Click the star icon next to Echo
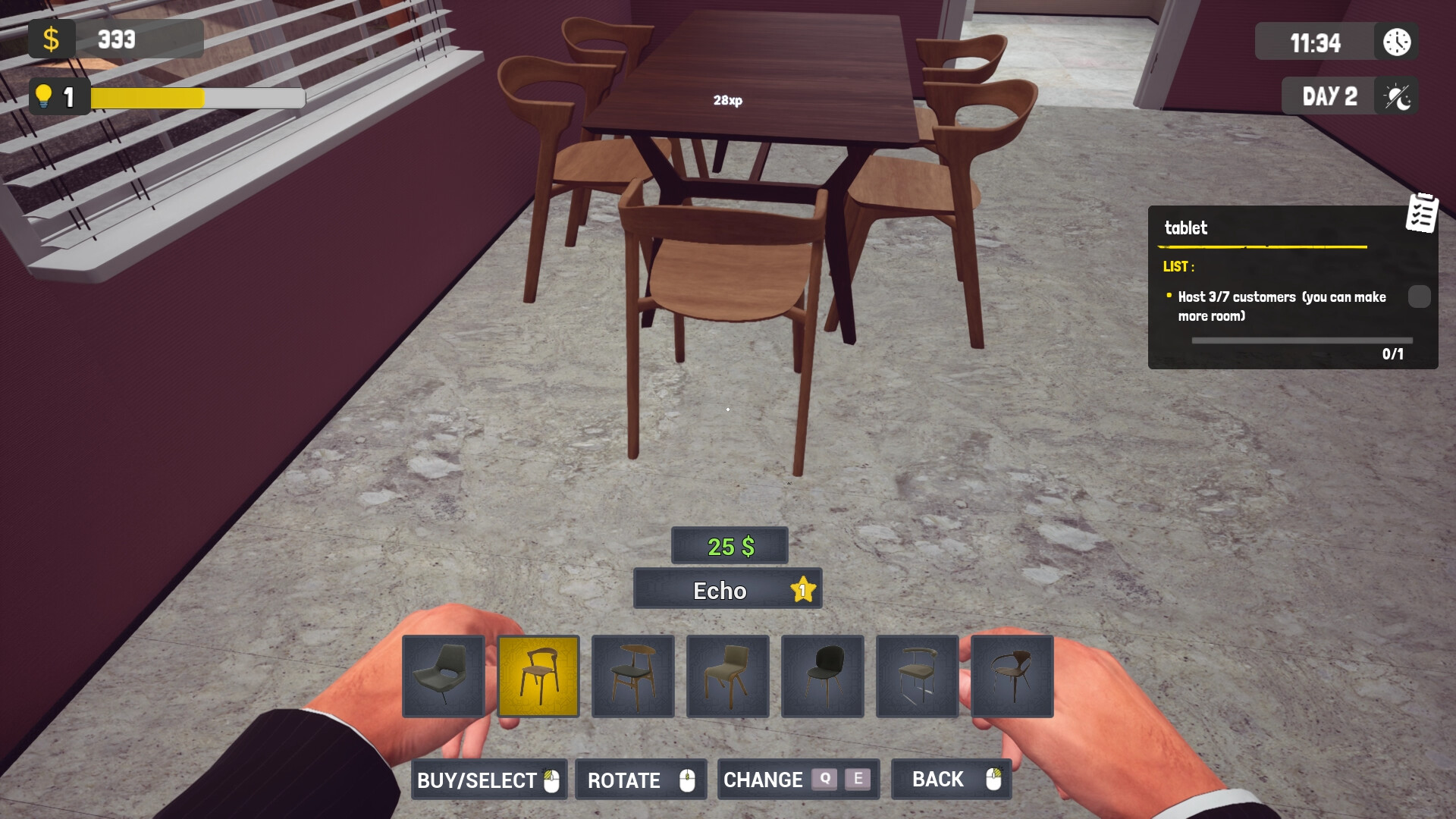1456x819 pixels. (802, 590)
